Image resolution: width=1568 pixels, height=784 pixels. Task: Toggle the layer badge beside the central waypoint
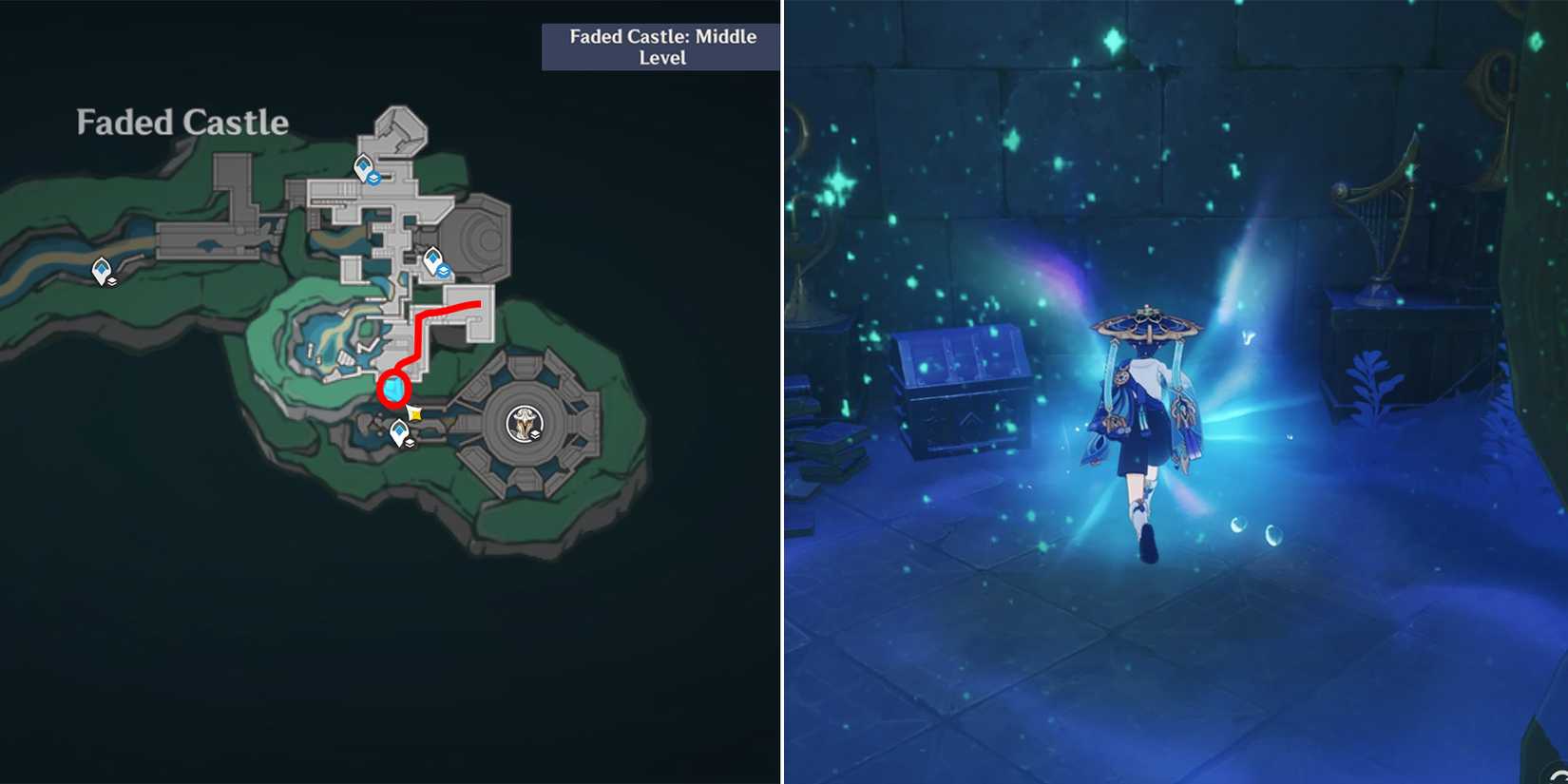[444, 272]
